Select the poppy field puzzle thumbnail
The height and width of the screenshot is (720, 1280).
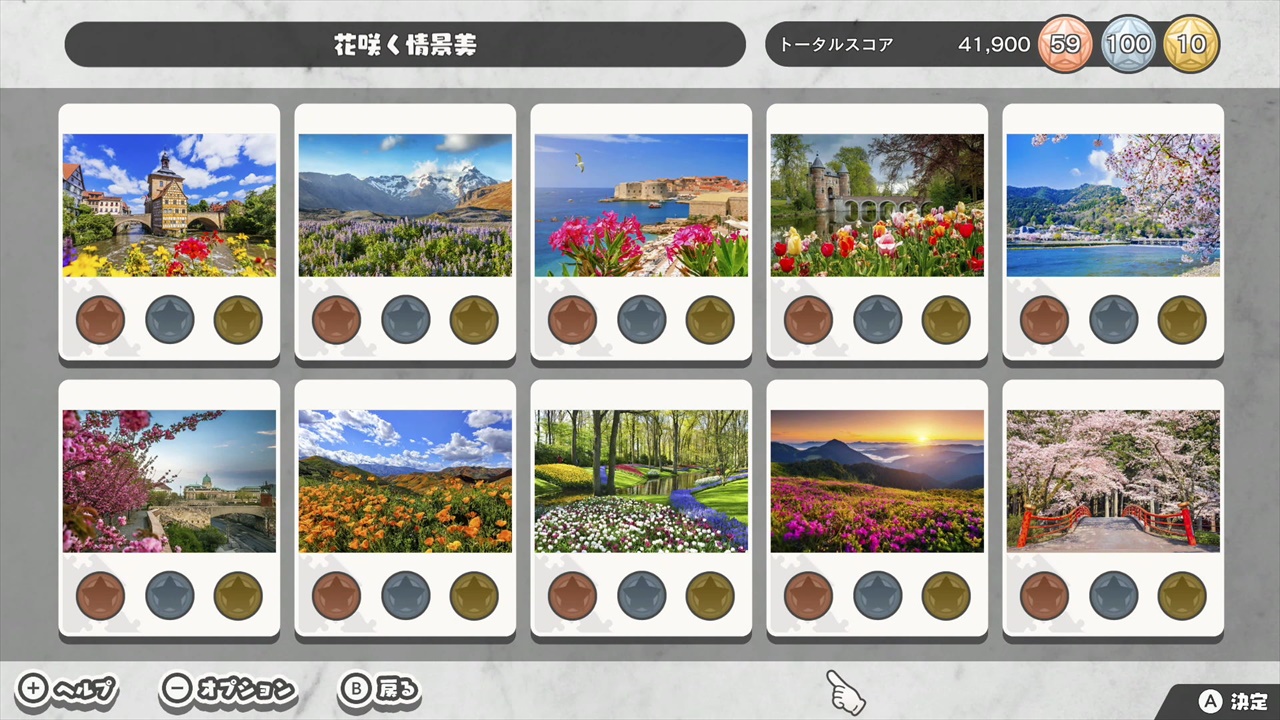coord(405,480)
